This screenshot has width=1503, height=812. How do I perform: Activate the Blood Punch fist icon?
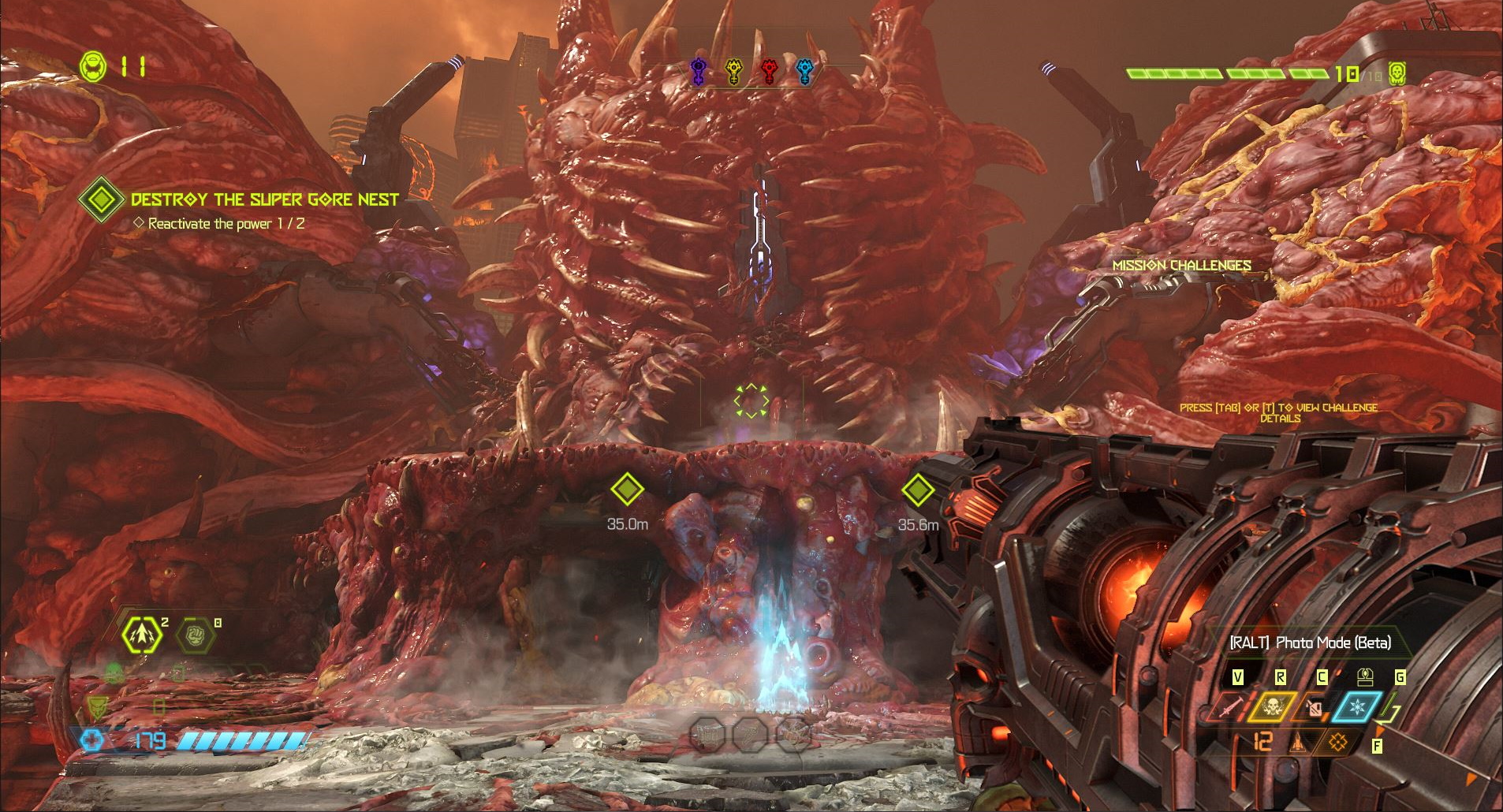point(195,635)
